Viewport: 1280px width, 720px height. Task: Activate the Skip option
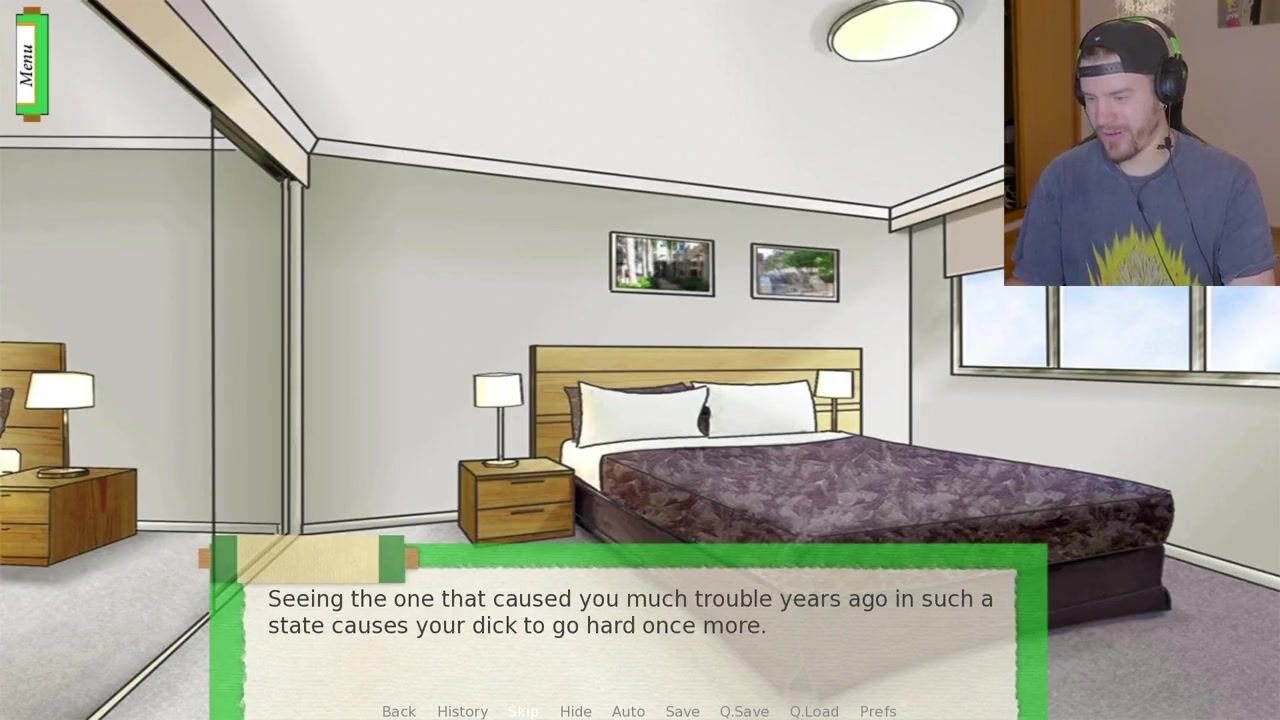(523, 711)
